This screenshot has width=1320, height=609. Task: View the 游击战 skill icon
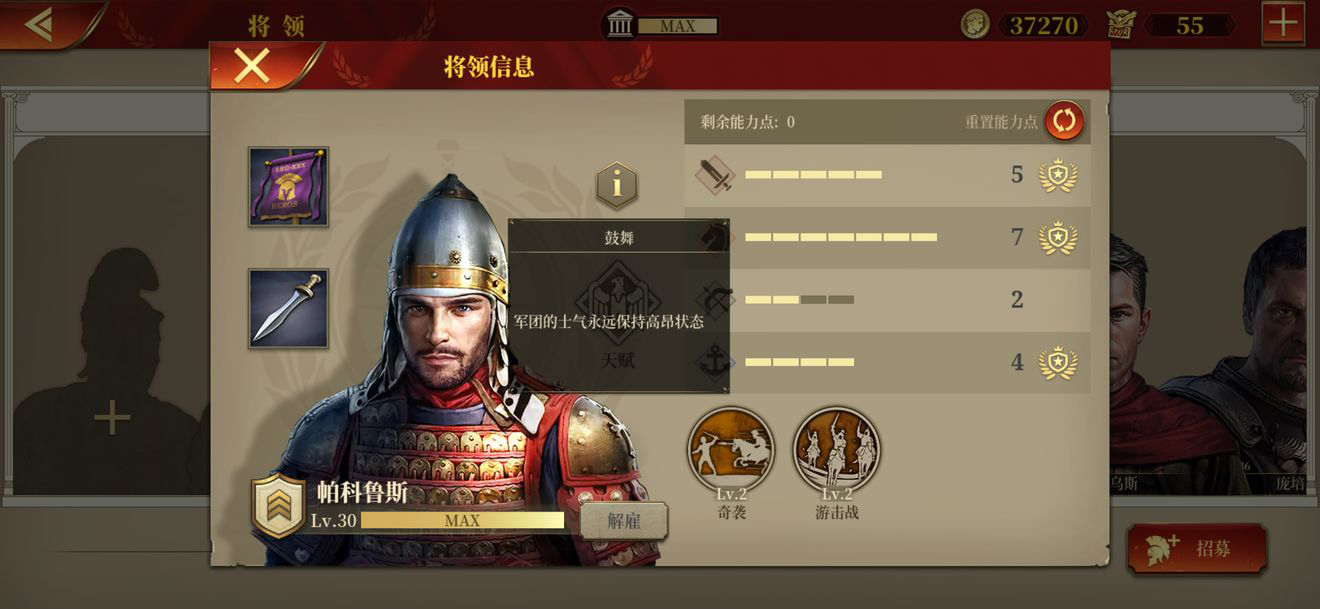tap(837, 449)
